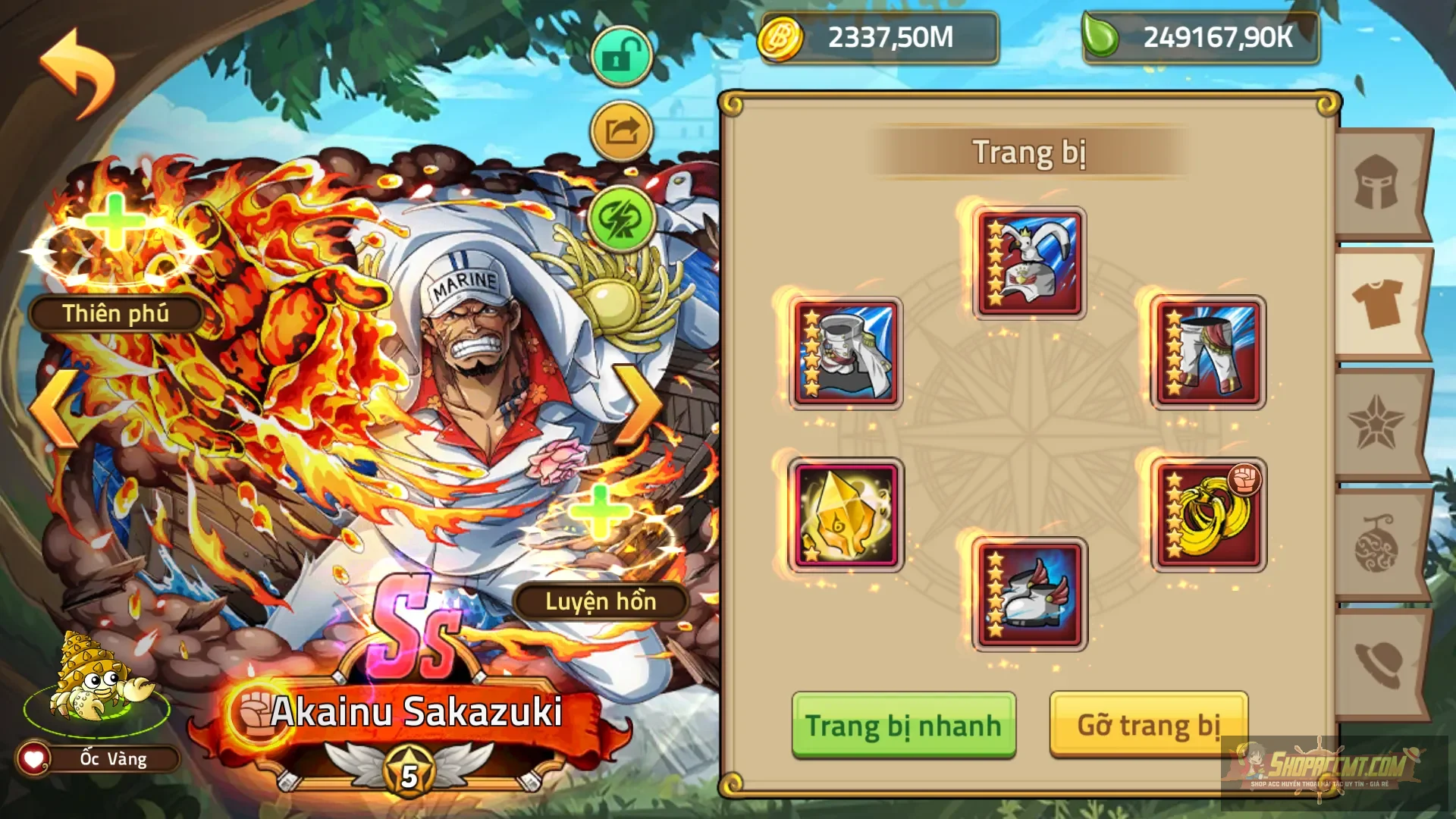Tap the back arrow to exit character screen
The image size is (1456, 819).
[x=76, y=68]
